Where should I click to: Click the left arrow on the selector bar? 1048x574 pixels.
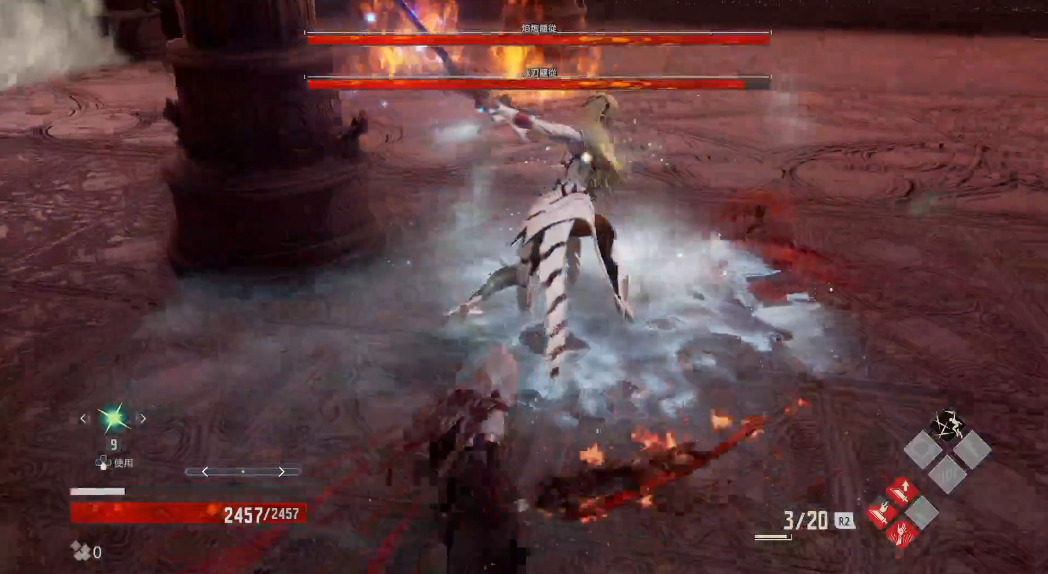point(205,471)
